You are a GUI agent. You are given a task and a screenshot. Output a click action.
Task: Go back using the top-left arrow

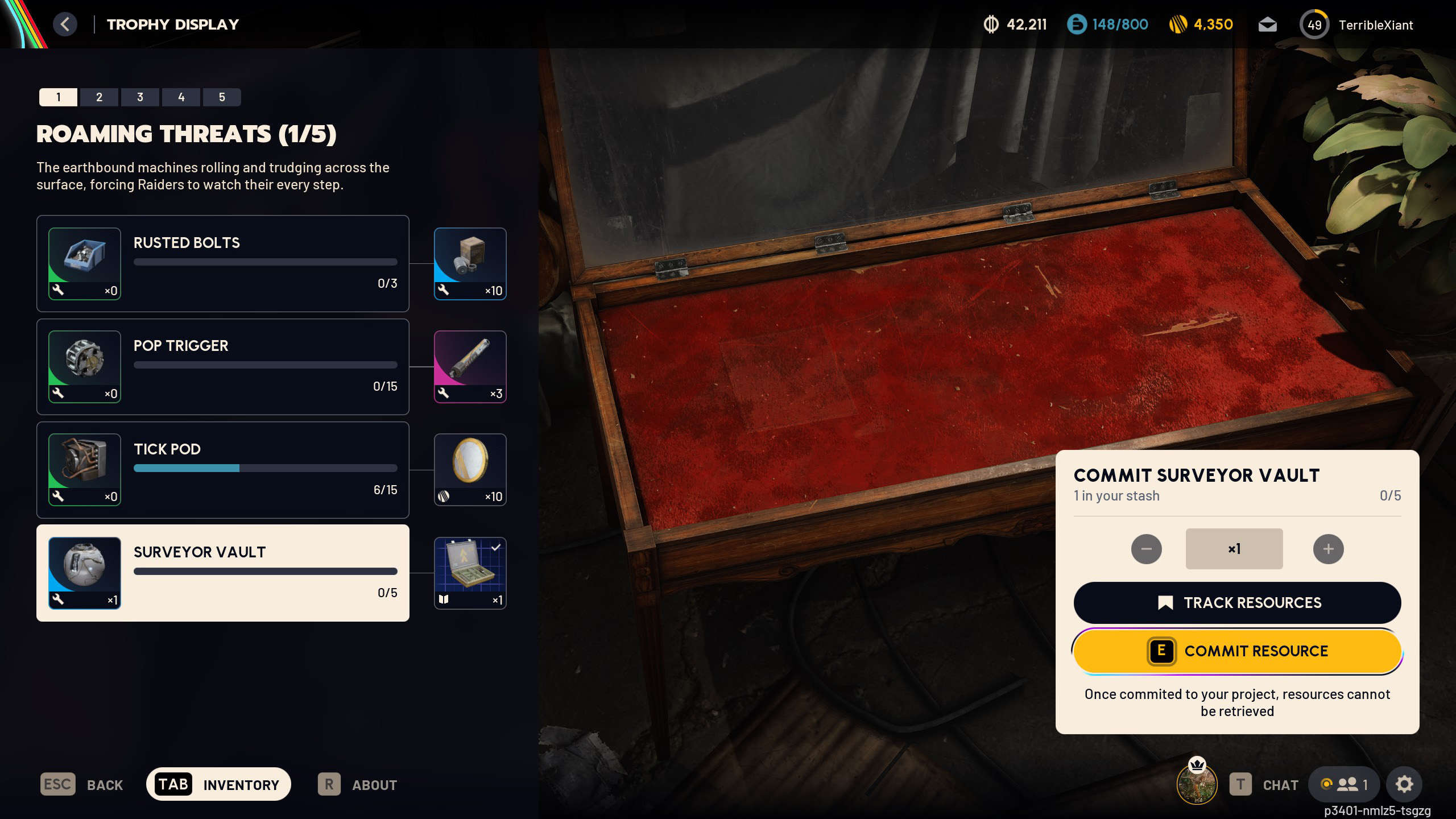(x=65, y=24)
